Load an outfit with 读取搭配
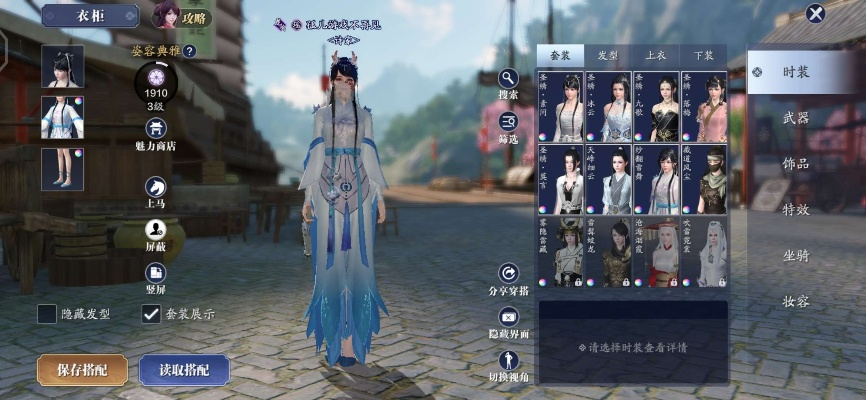Screen dimensions: 866x400 point(184,369)
